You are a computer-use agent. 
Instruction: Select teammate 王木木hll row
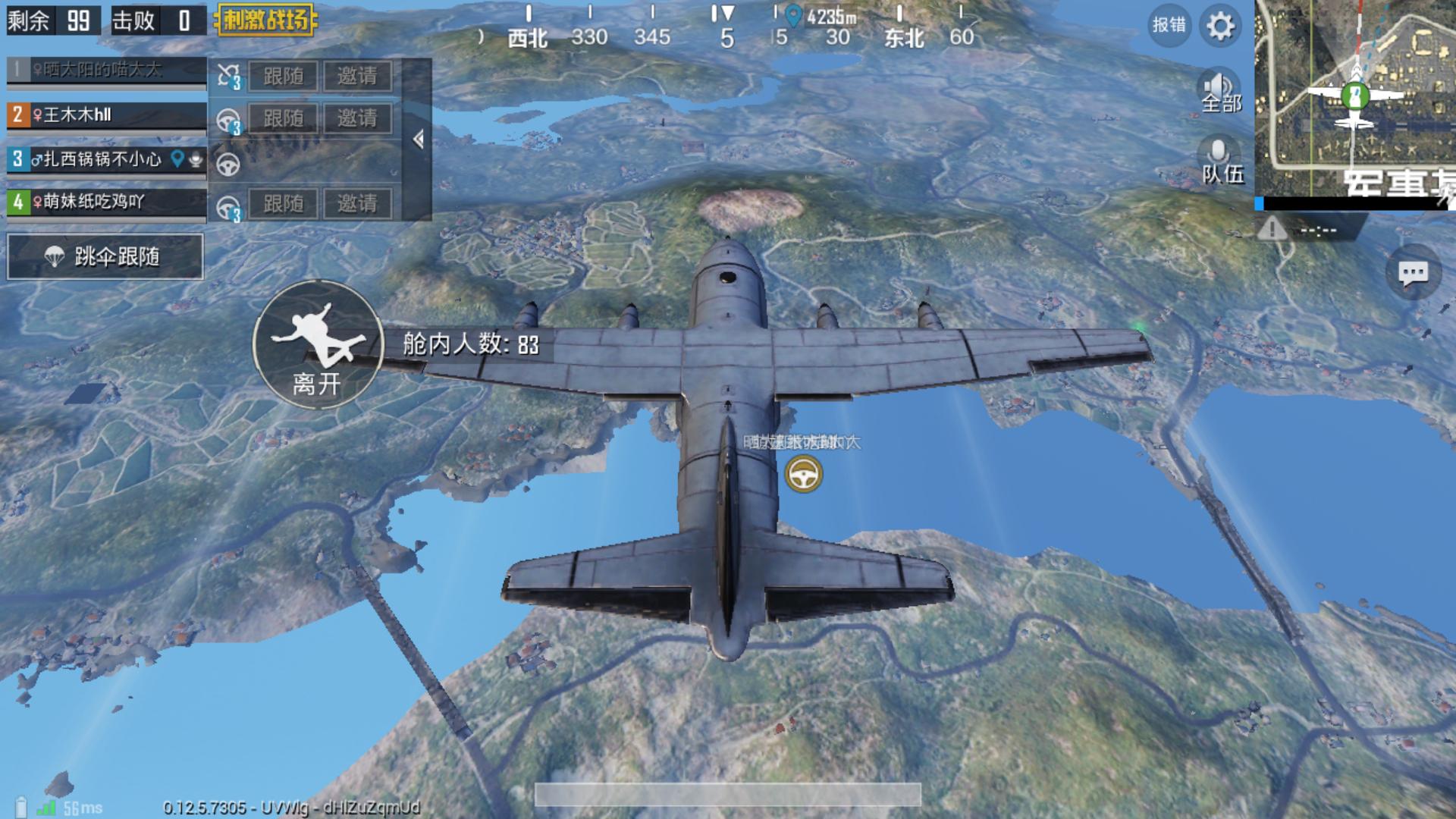(x=106, y=115)
